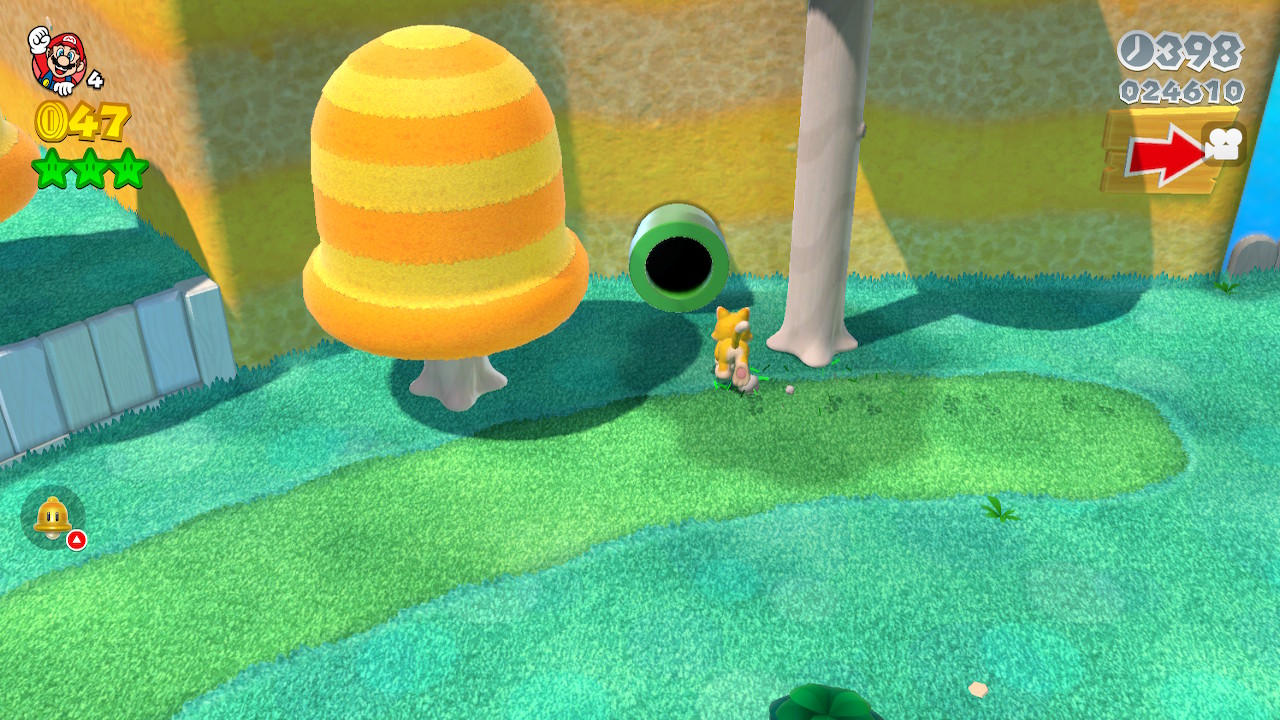Viewport: 1280px width, 720px height.
Task: Select the camera icon
Action: [1224, 144]
